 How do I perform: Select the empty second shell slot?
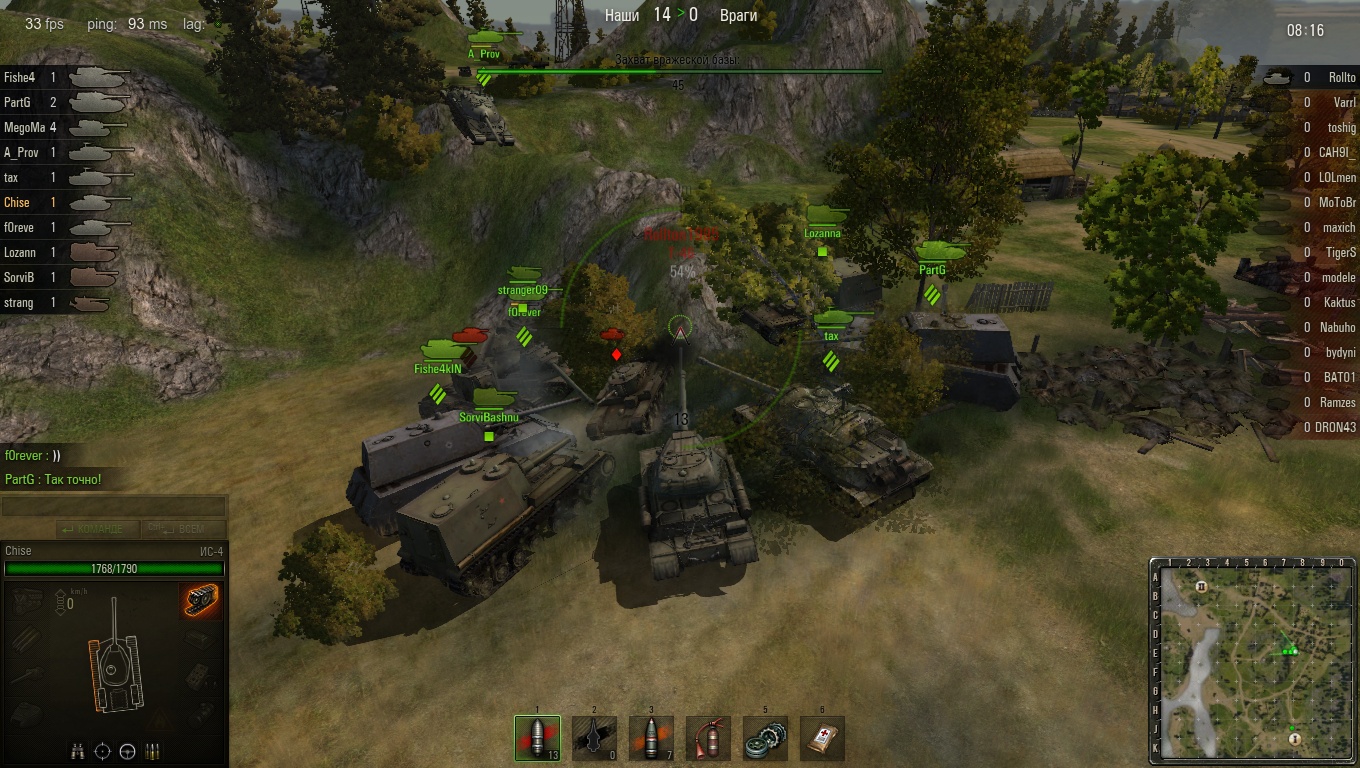[x=594, y=738]
